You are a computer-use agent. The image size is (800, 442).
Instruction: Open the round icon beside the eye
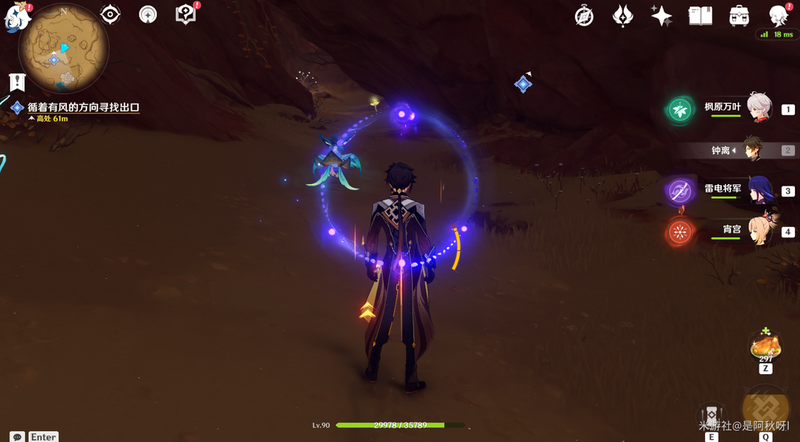(x=148, y=15)
